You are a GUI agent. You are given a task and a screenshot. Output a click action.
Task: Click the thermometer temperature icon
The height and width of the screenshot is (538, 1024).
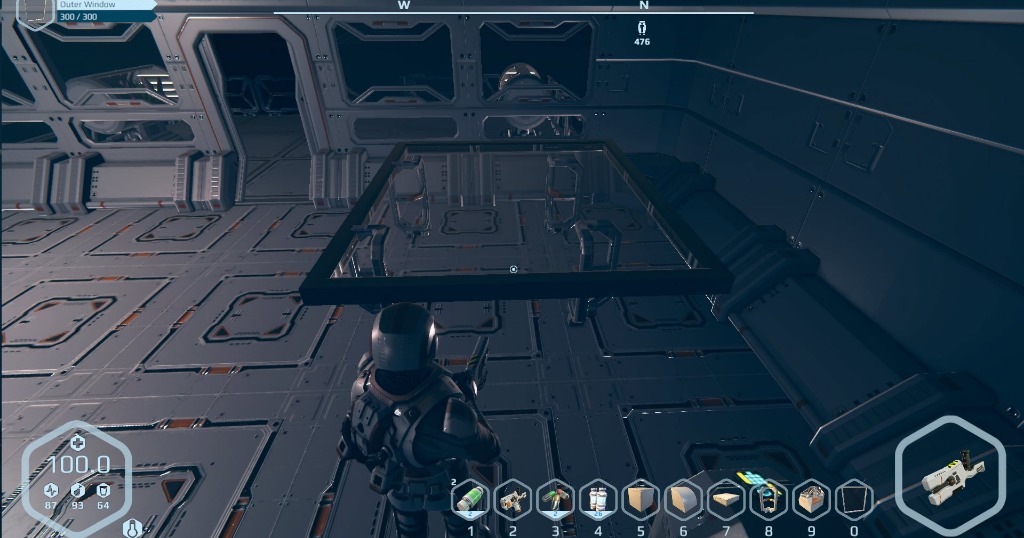(x=130, y=527)
